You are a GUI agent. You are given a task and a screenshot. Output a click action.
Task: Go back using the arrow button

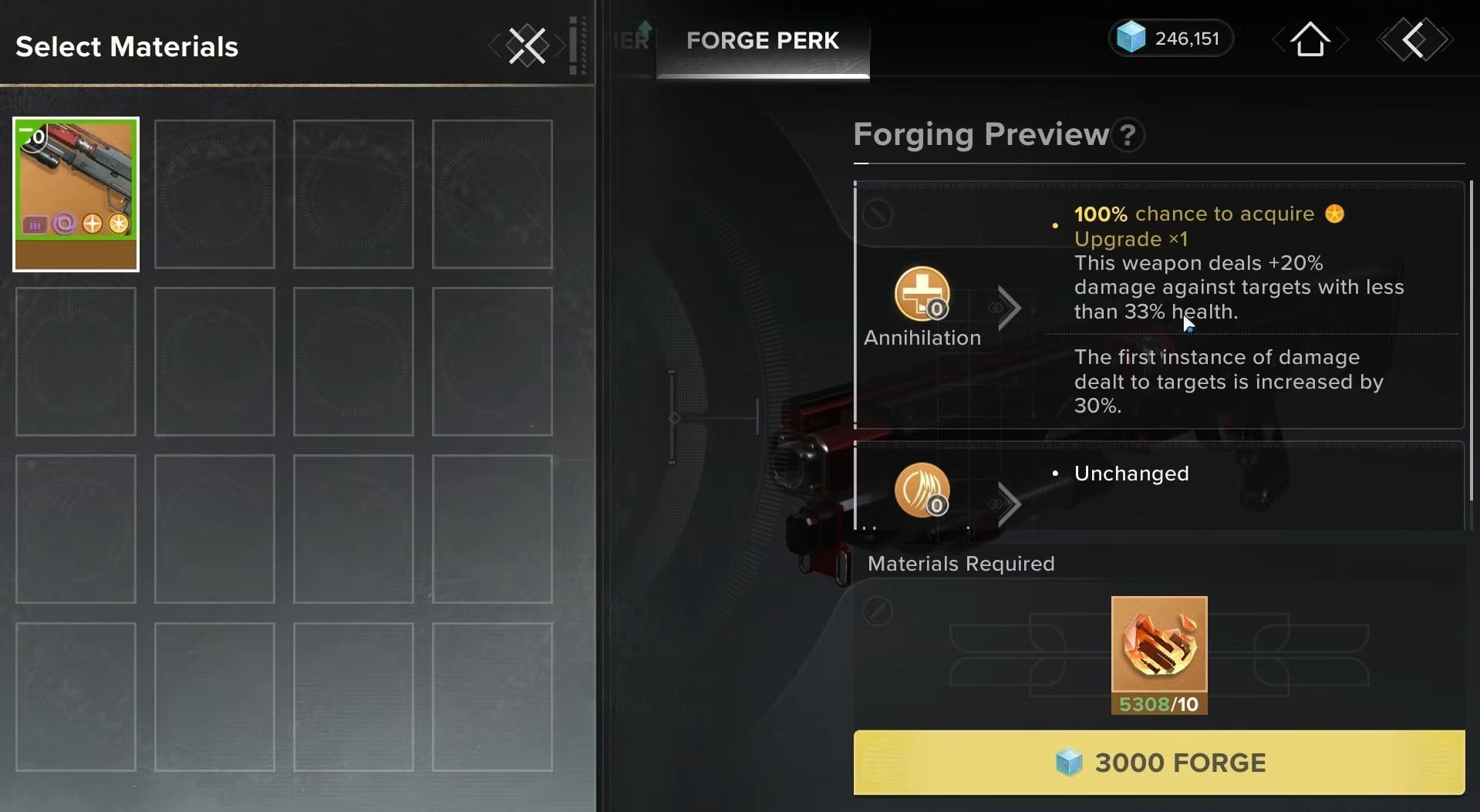point(1414,39)
